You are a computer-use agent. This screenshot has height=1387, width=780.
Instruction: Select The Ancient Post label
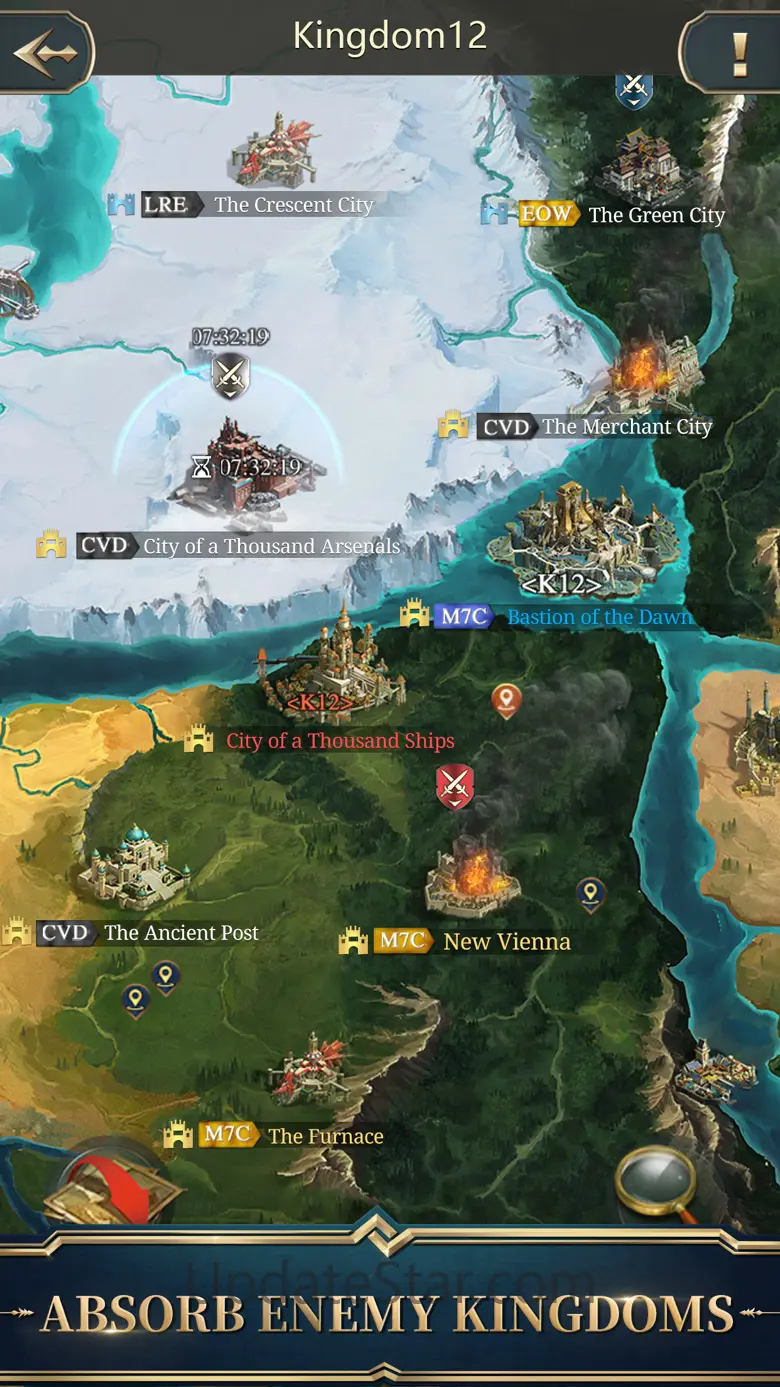coord(181,933)
